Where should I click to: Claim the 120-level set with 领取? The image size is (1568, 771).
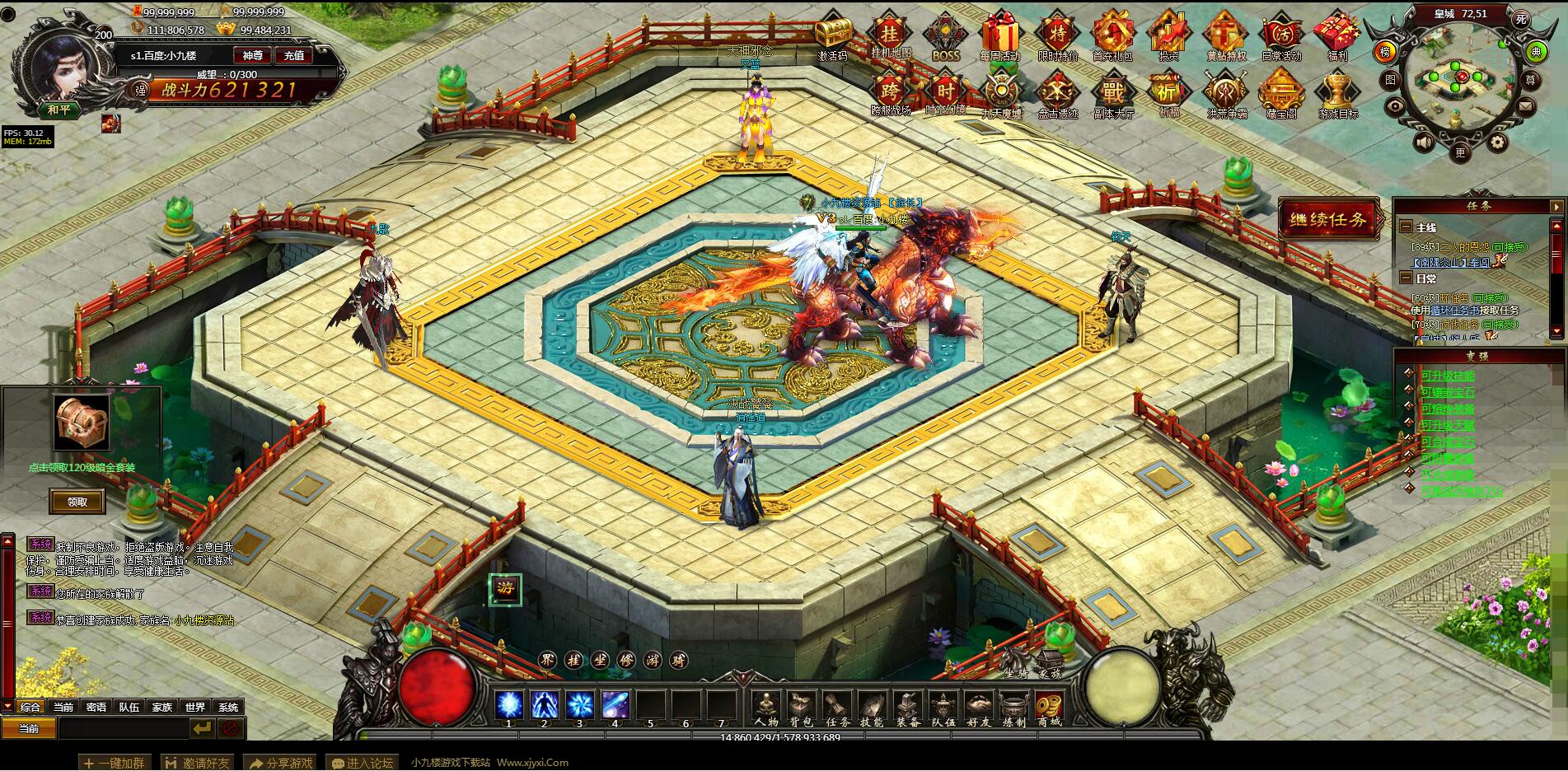click(x=77, y=502)
